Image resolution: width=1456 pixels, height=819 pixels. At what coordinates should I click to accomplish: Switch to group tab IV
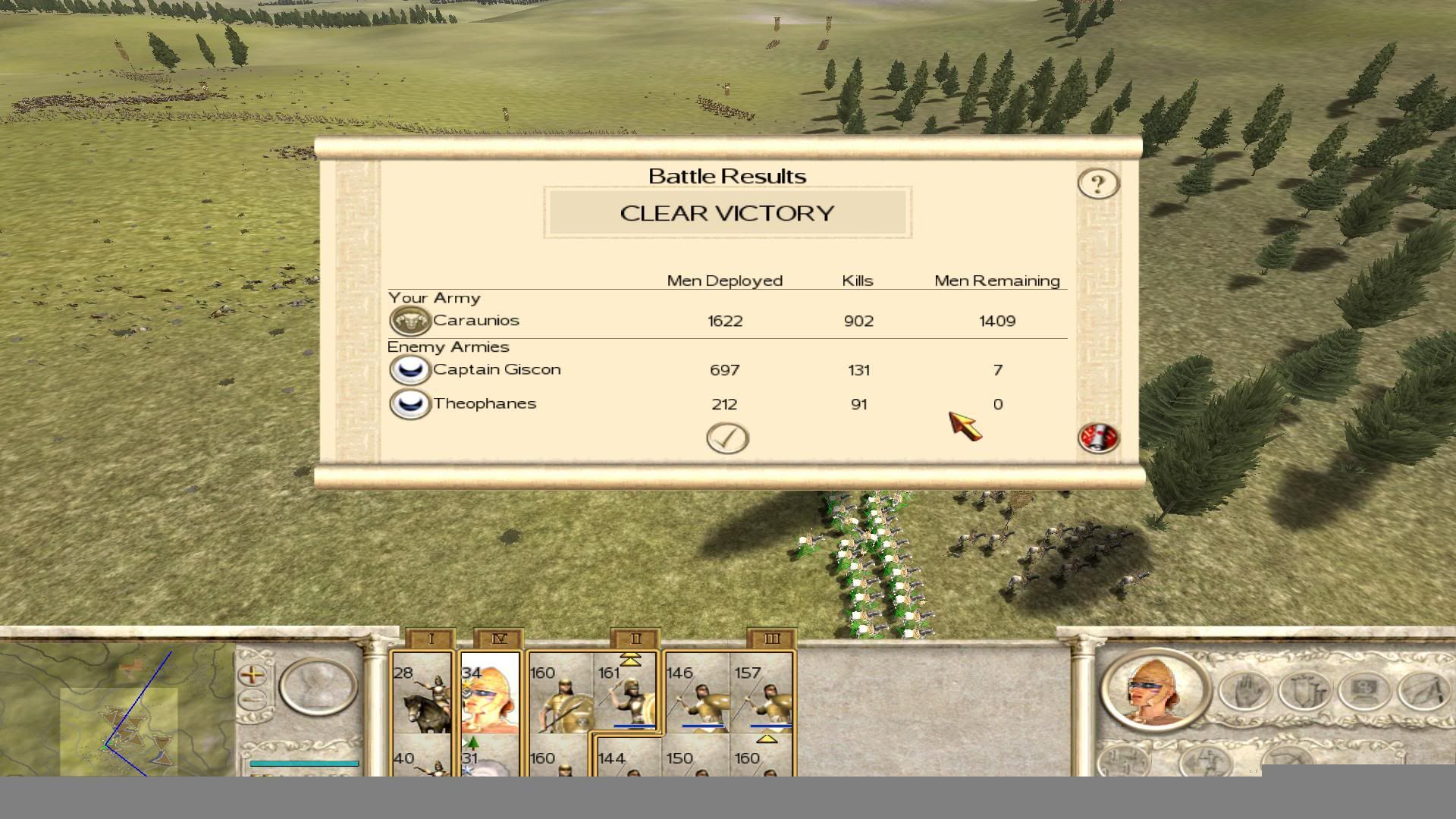coord(498,639)
